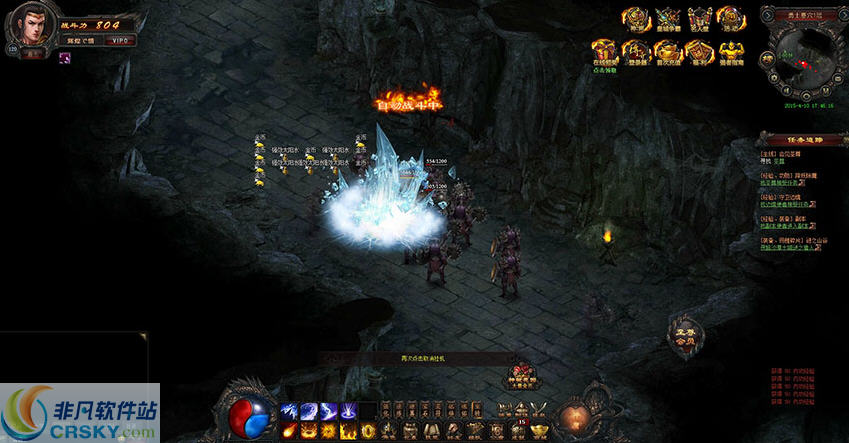The width and height of the screenshot is (849, 443).
Task: Select the golden ring skill slot
Action: click(x=367, y=430)
